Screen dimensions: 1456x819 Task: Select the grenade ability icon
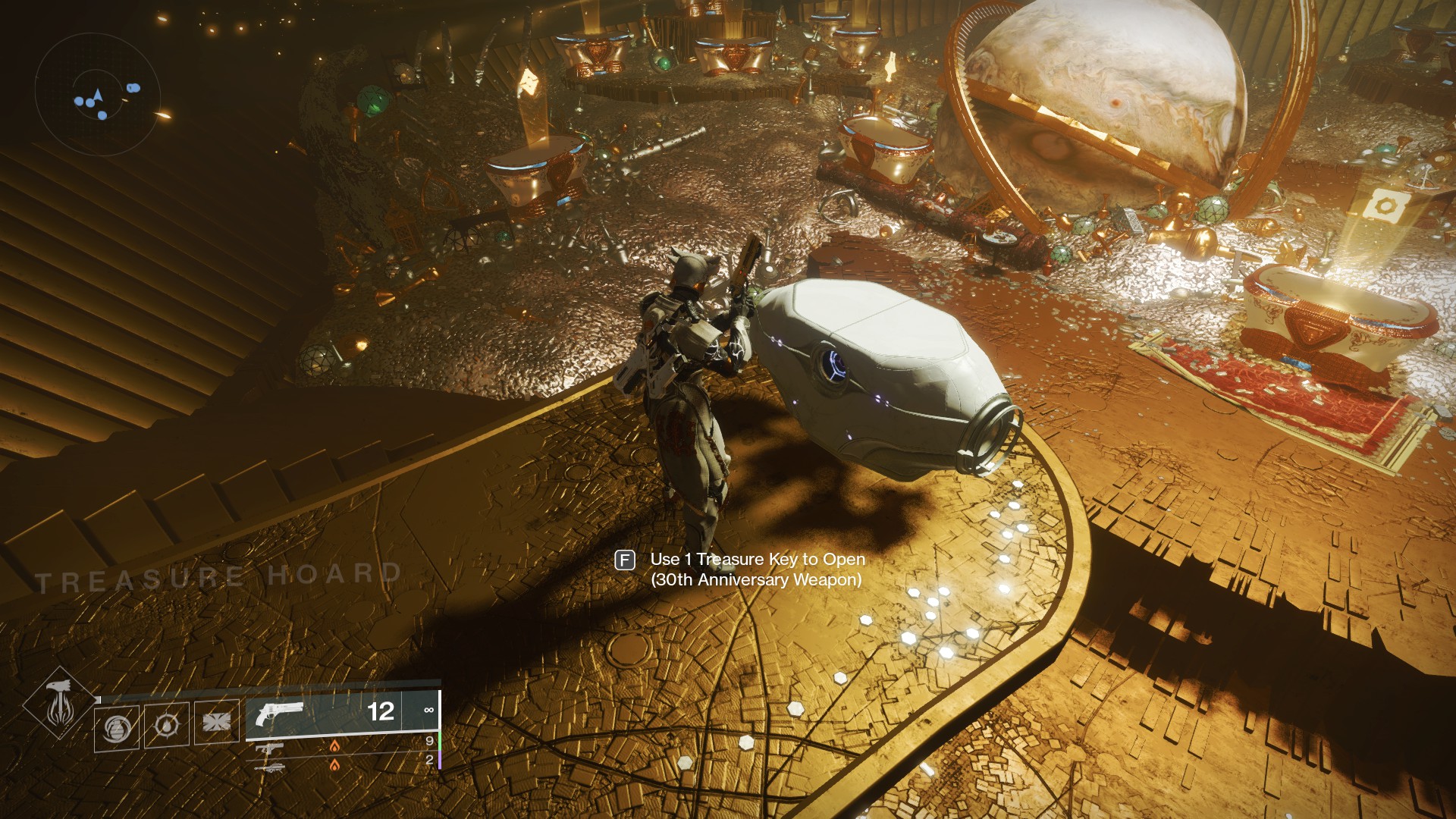click(118, 726)
